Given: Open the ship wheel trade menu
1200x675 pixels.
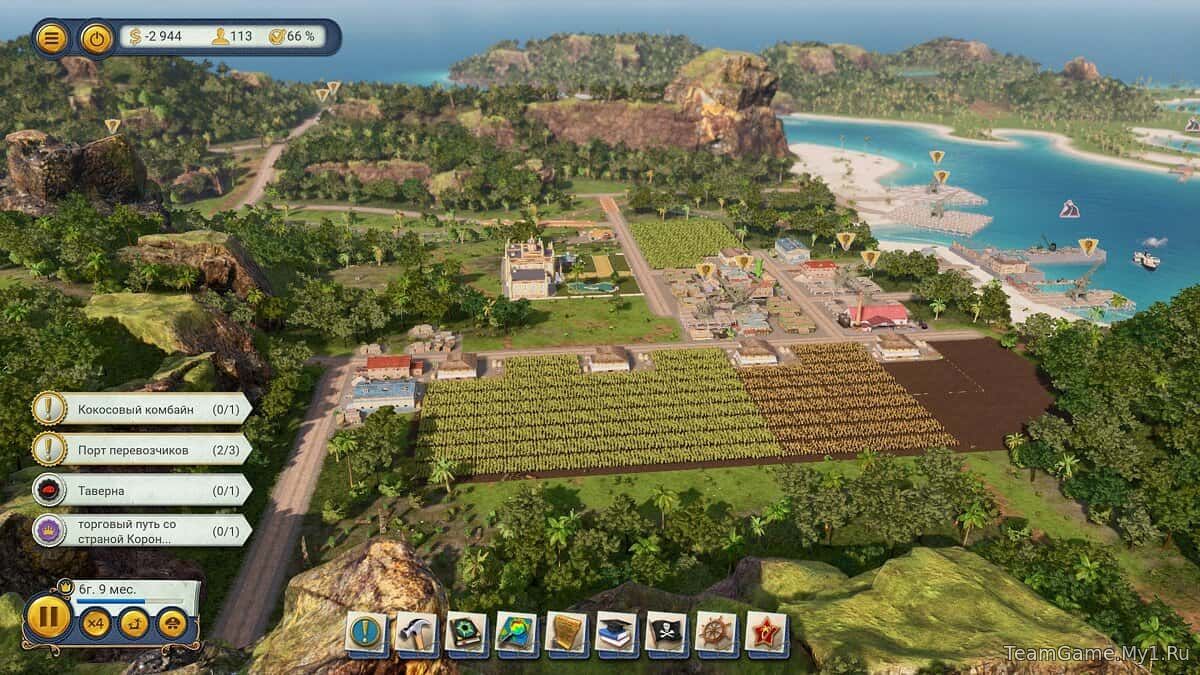Looking at the screenshot, I should (x=717, y=633).
